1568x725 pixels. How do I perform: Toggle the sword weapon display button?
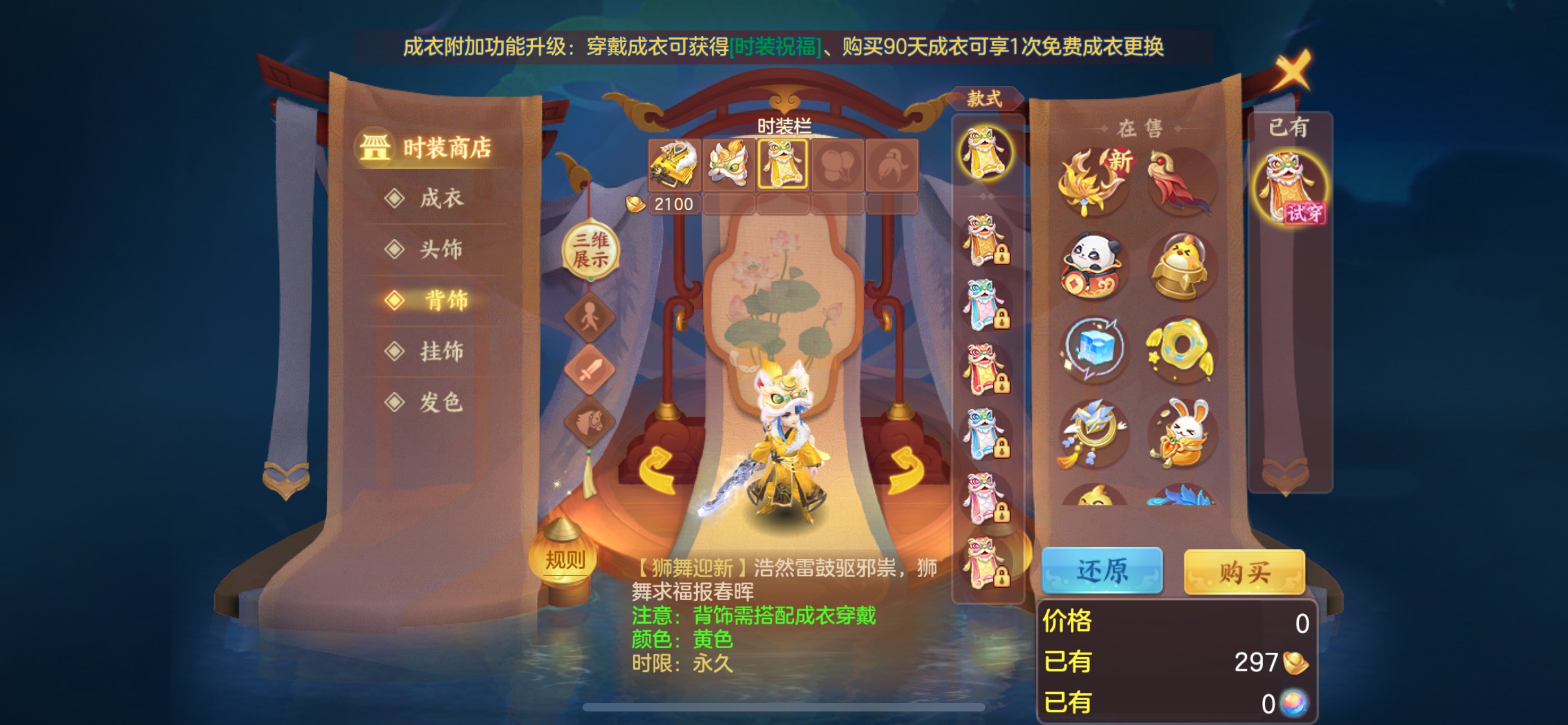tap(589, 369)
